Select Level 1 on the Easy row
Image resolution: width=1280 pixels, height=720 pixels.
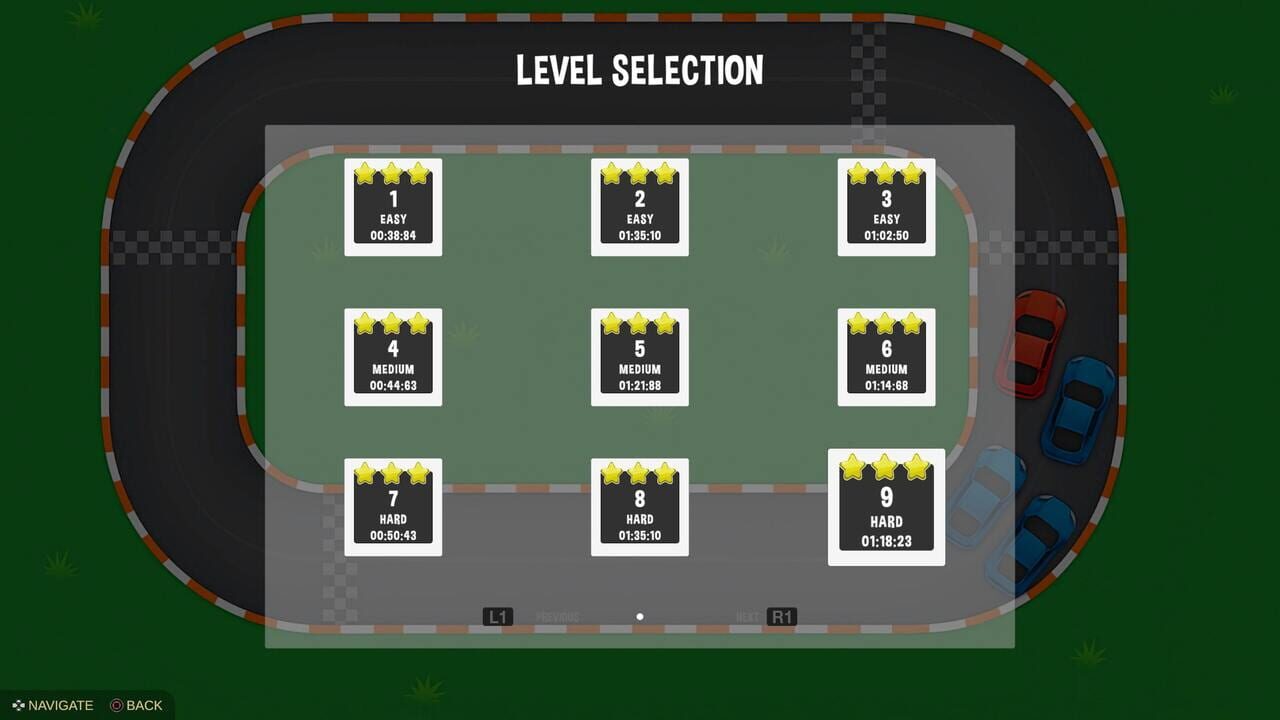click(392, 205)
